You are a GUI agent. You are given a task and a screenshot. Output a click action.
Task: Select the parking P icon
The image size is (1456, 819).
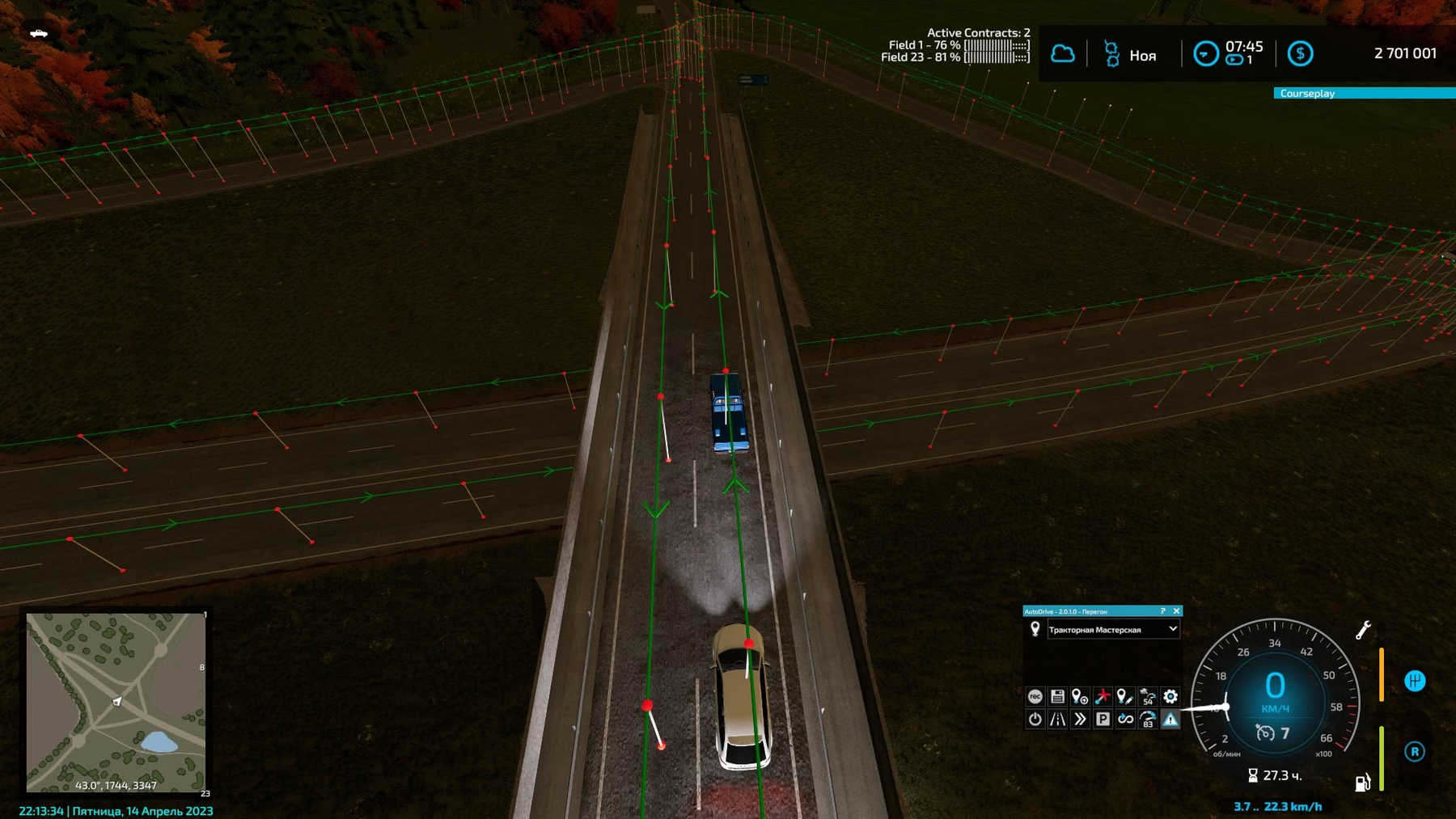click(x=1103, y=719)
